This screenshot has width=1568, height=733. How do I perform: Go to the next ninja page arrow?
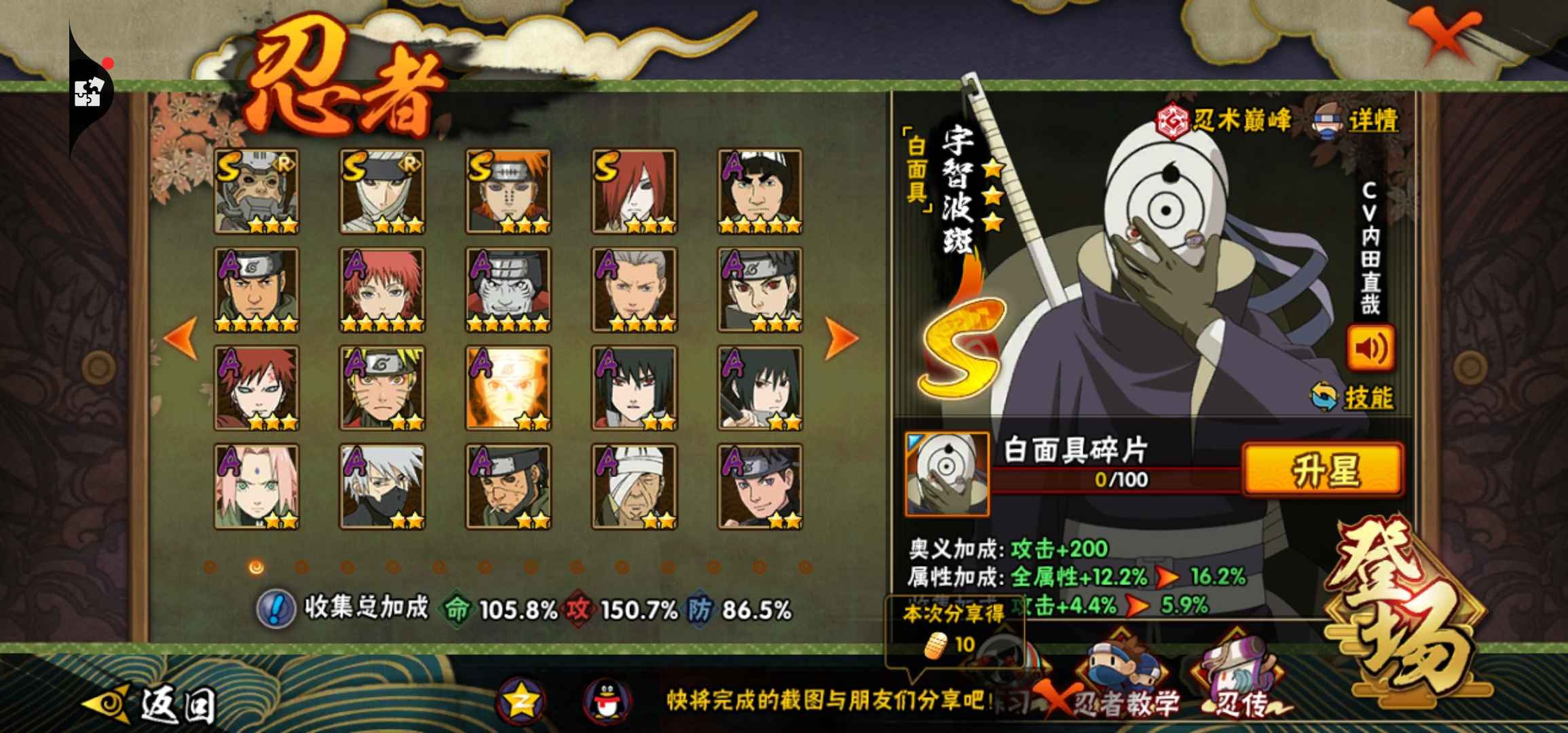pos(840,337)
